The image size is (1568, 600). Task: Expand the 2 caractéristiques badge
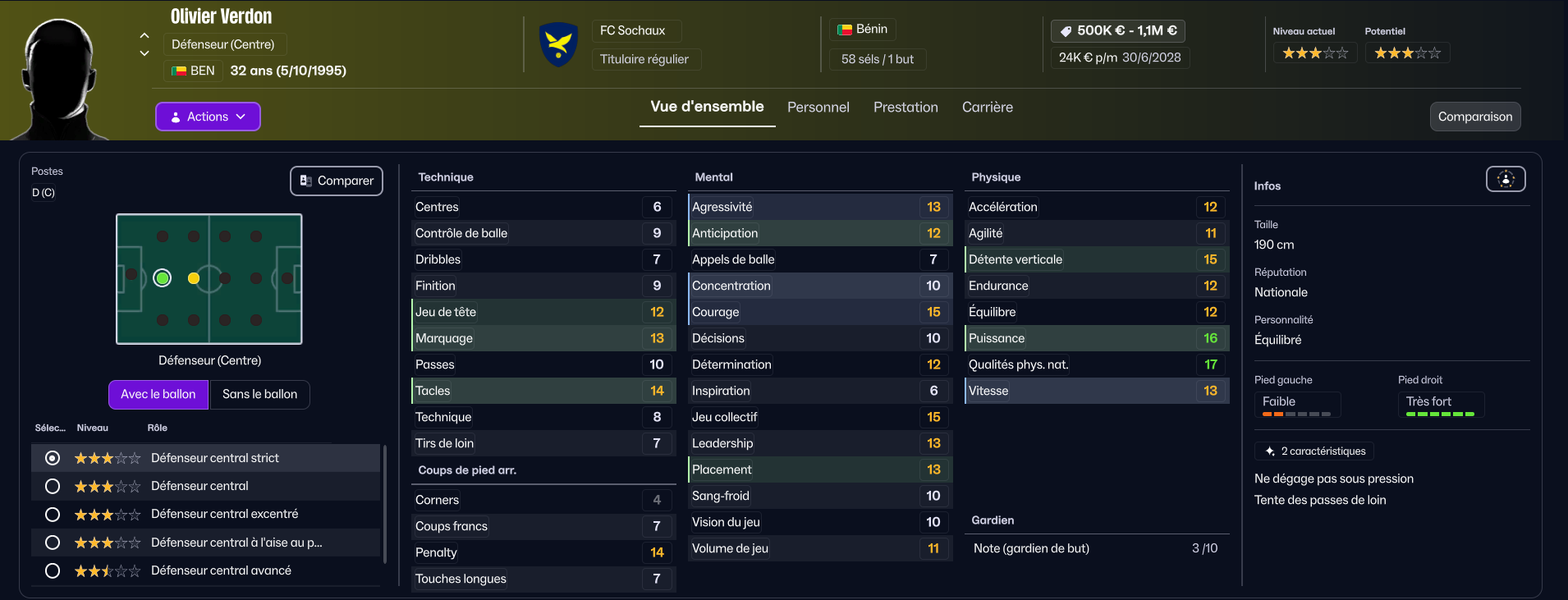[1314, 451]
